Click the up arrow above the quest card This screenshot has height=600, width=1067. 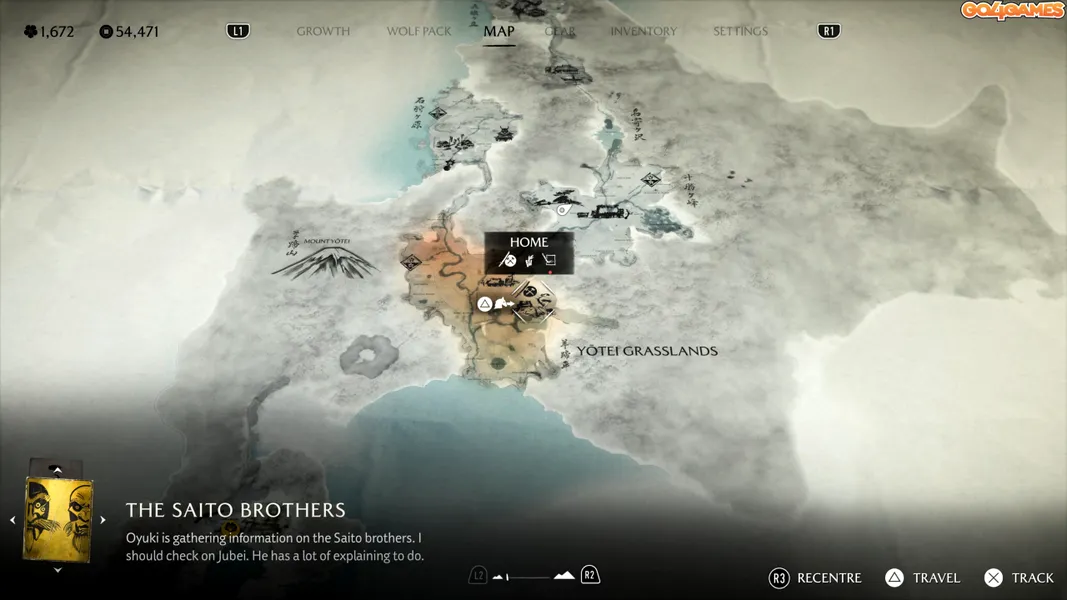click(x=58, y=469)
